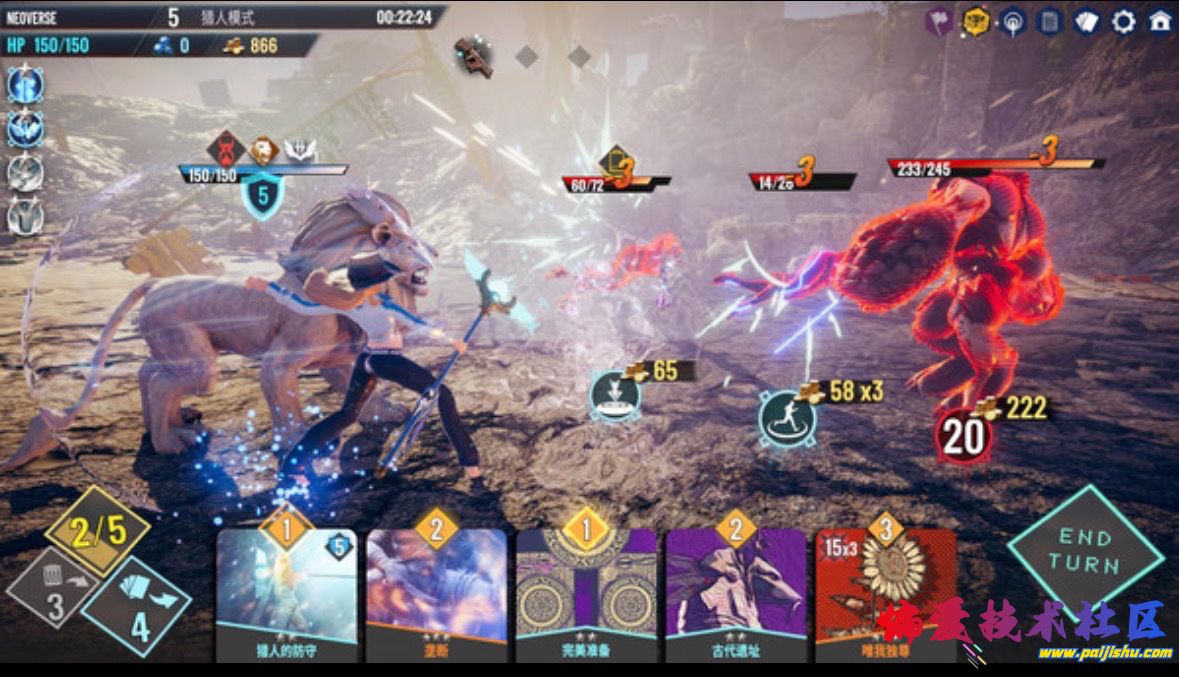Screen dimensions: 1179x677
Task: Pick the 唯我独尊 sunflower card
Action: click(x=885, y=590)
